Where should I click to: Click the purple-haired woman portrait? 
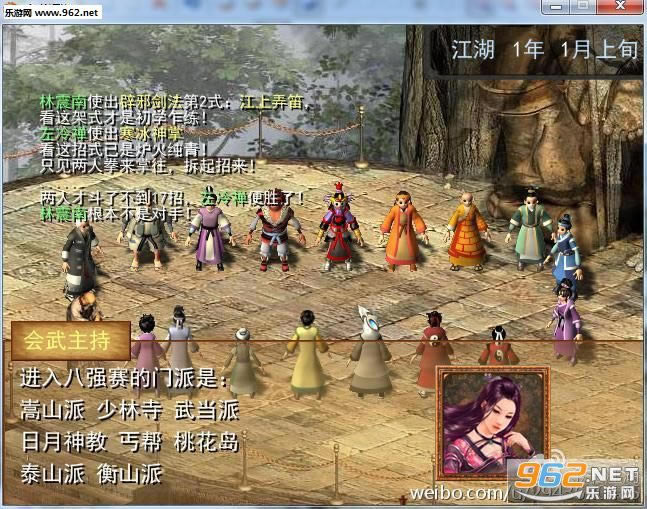pos(491,422)
